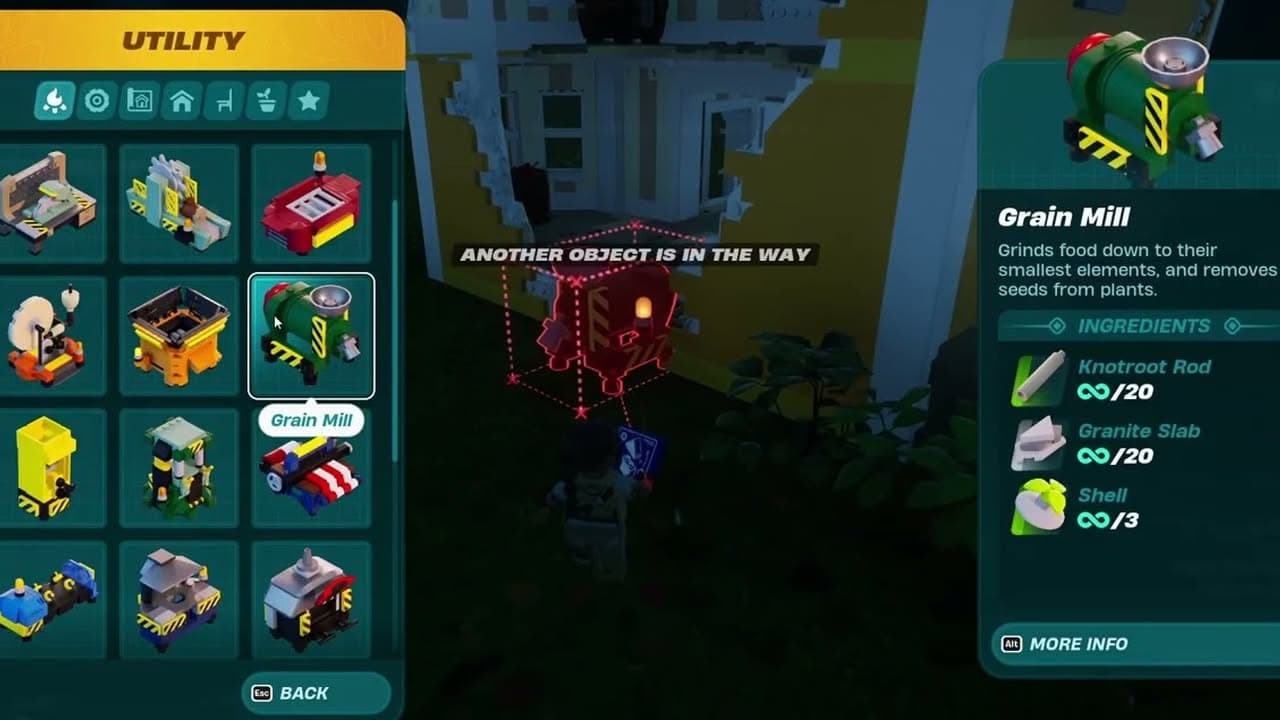1280x720 pixels.
Task: Select the highlighted Grain Mill thumbnail
Action: click(311, 332)
